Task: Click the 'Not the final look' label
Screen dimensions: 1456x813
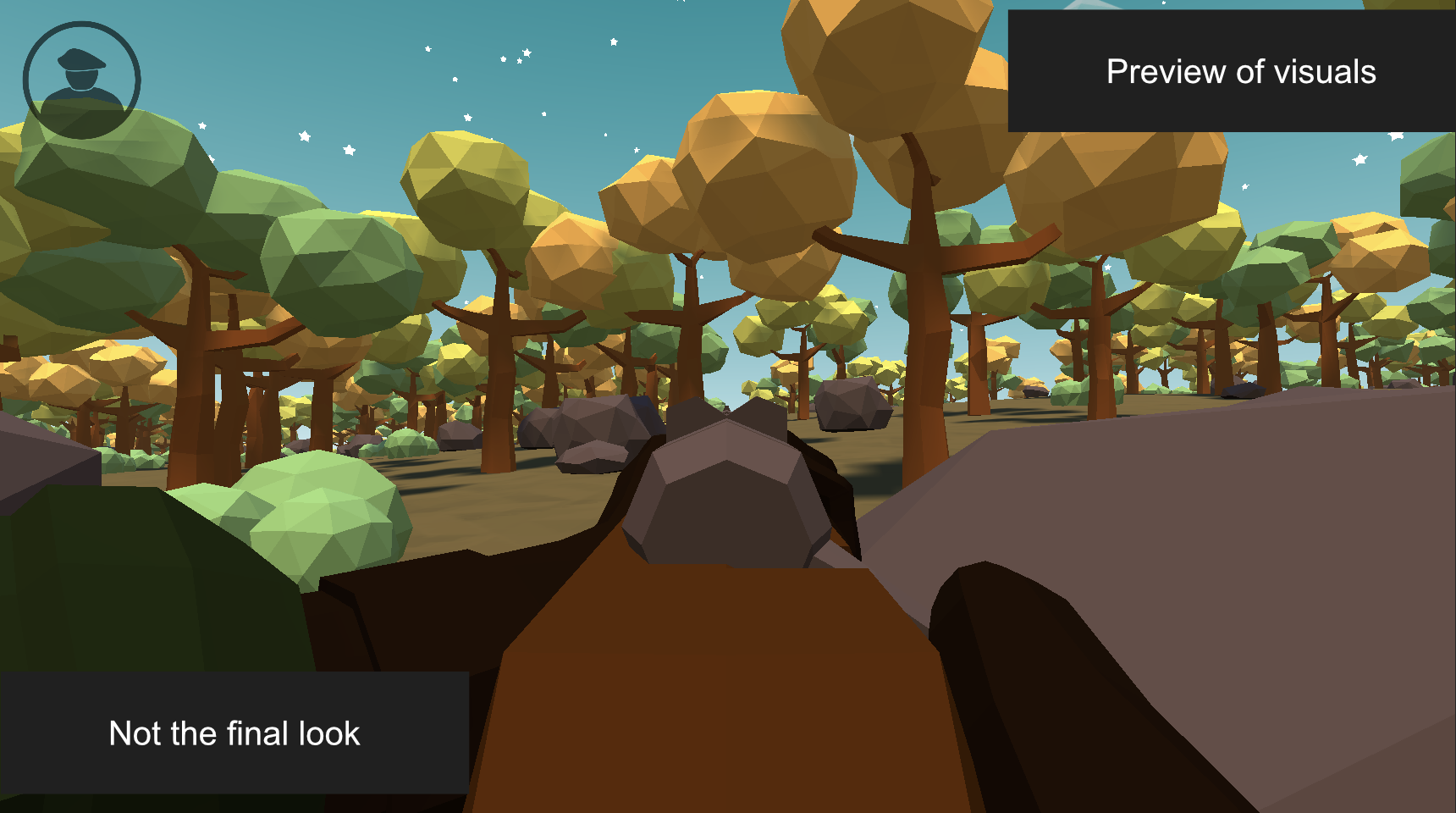Action: (233, 733)
